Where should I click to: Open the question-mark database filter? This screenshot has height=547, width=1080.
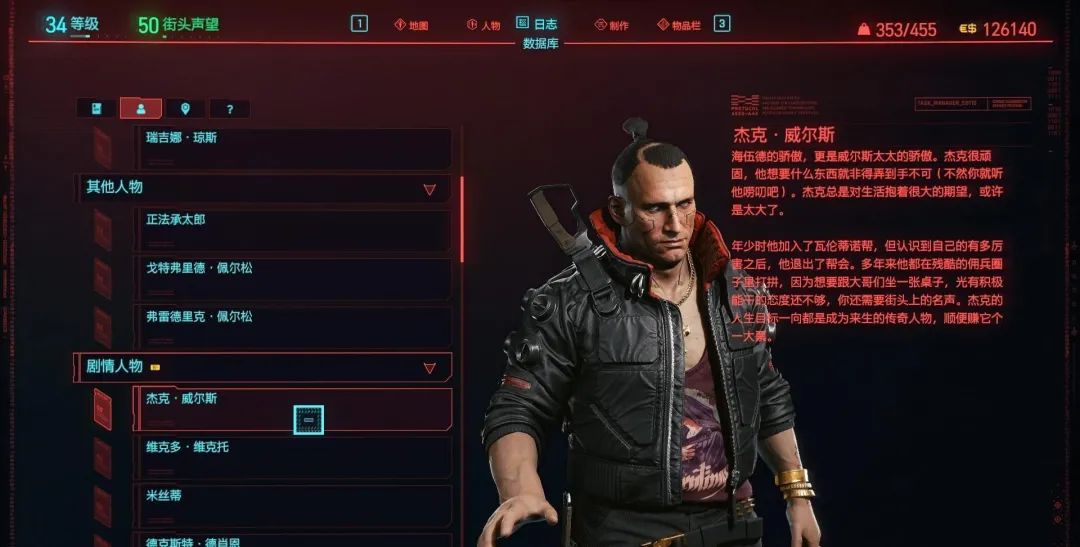229,109
